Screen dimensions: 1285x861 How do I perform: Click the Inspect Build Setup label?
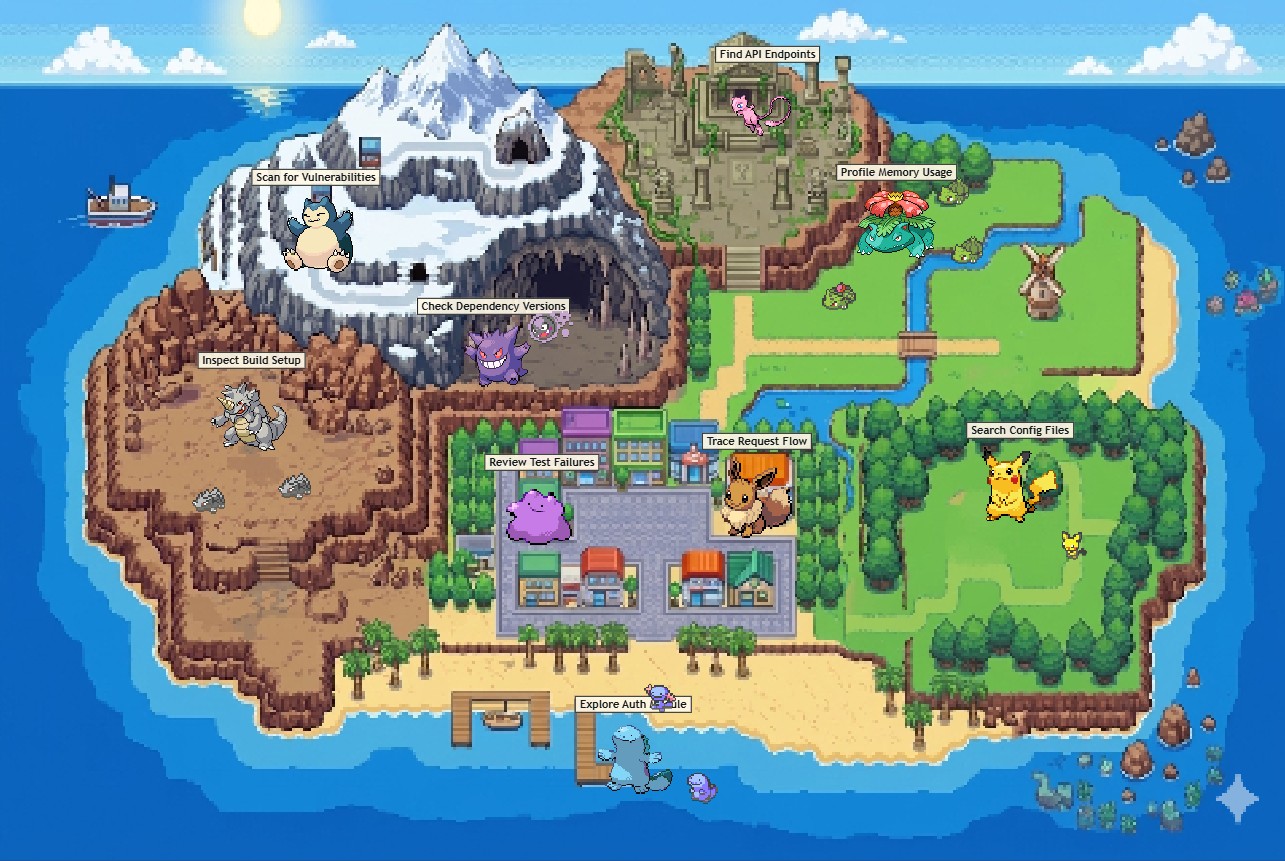pos(250,359)
